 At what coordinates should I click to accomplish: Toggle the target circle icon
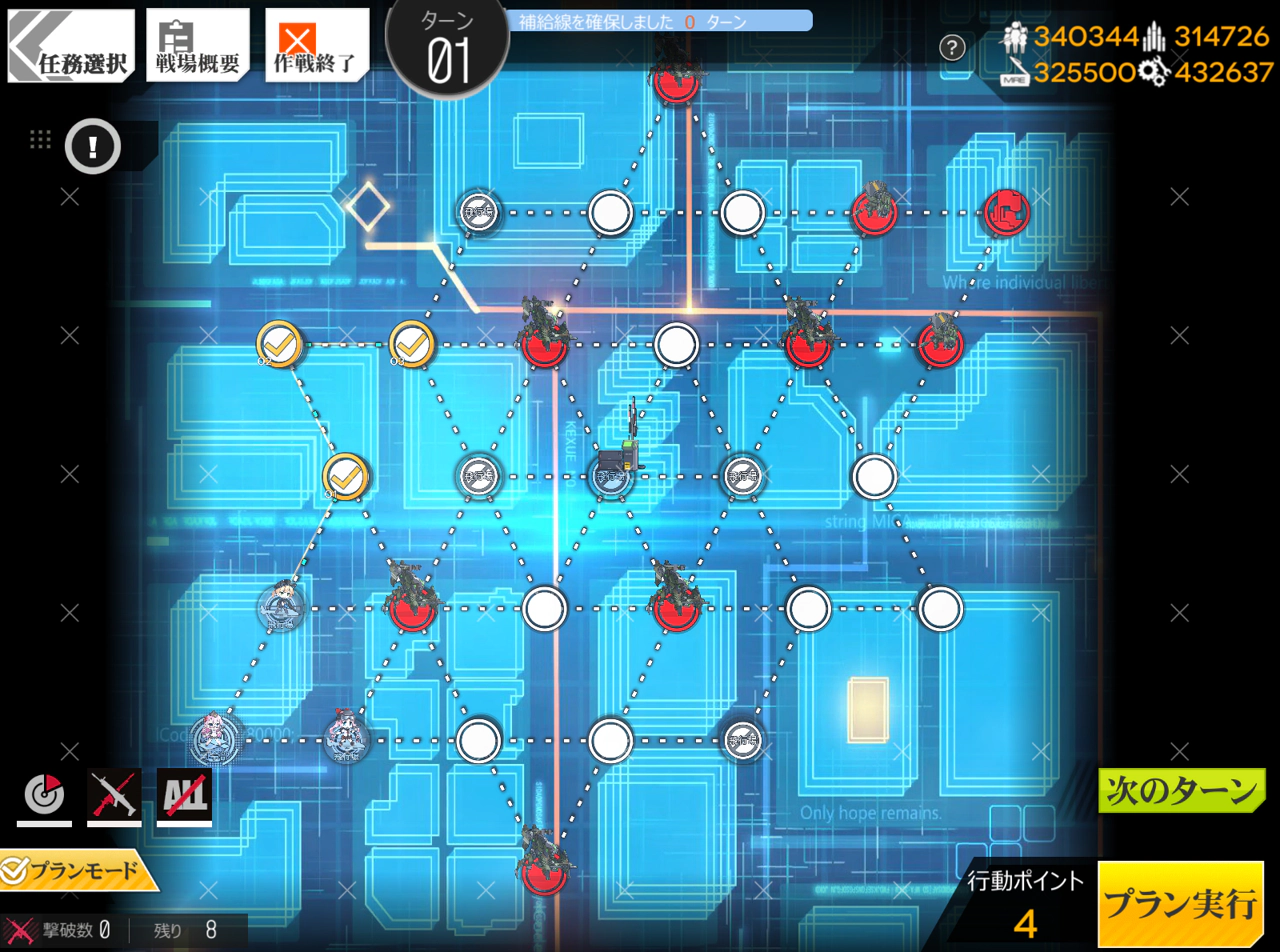[x=44, y=795]
